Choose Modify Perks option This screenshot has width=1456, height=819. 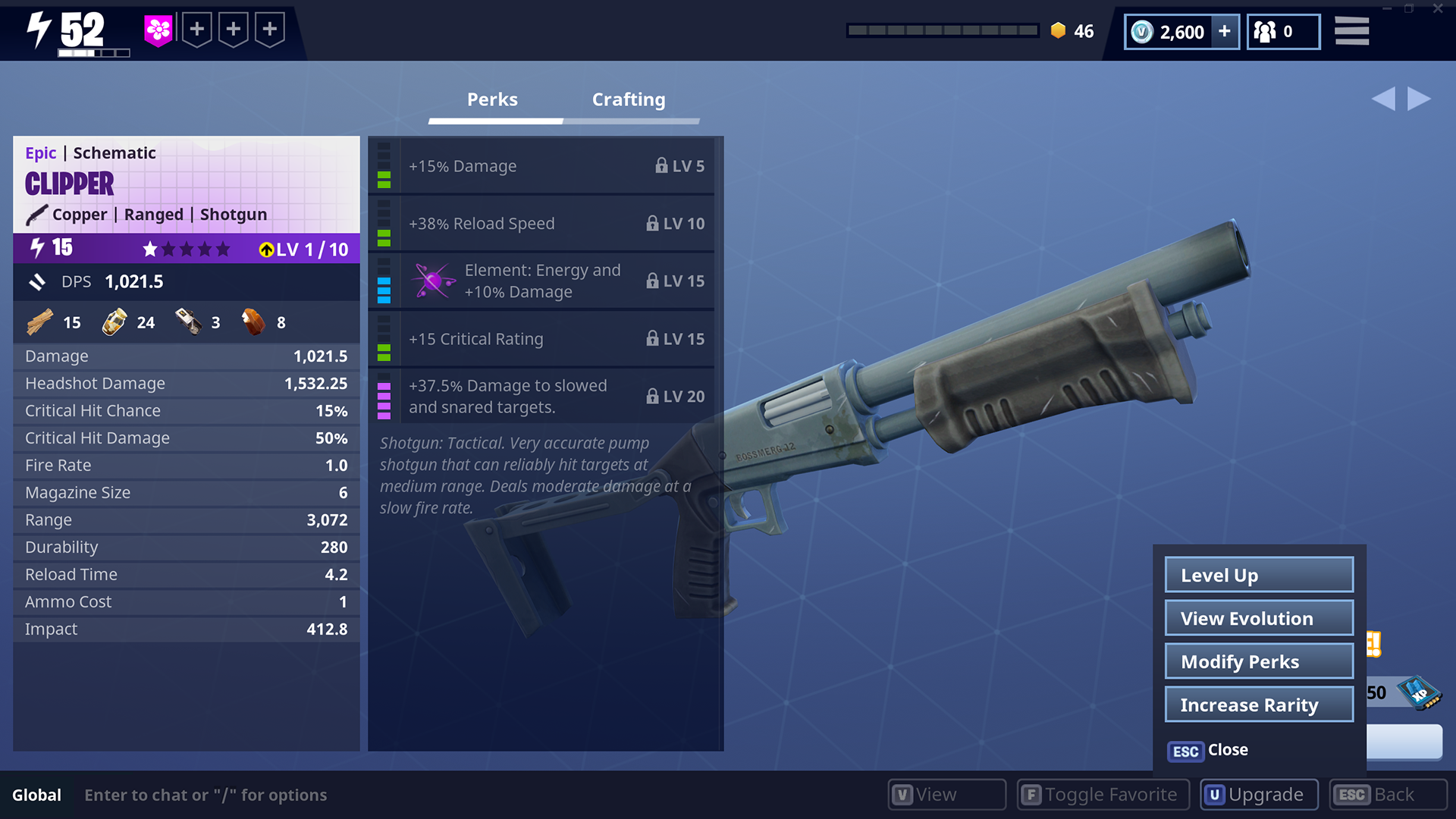[1258, 661]
